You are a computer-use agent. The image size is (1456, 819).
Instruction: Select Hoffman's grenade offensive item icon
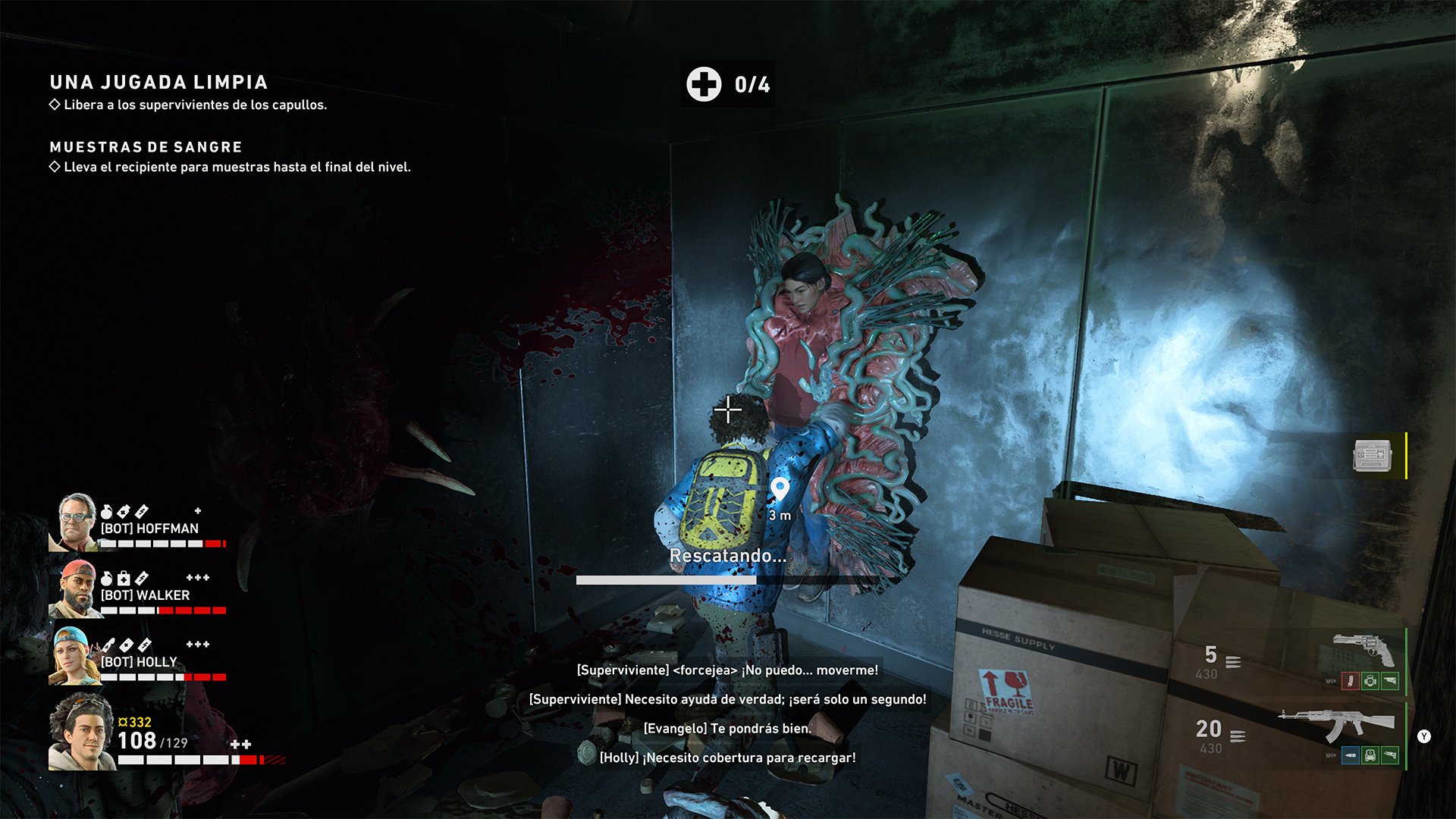pos(106,511)
